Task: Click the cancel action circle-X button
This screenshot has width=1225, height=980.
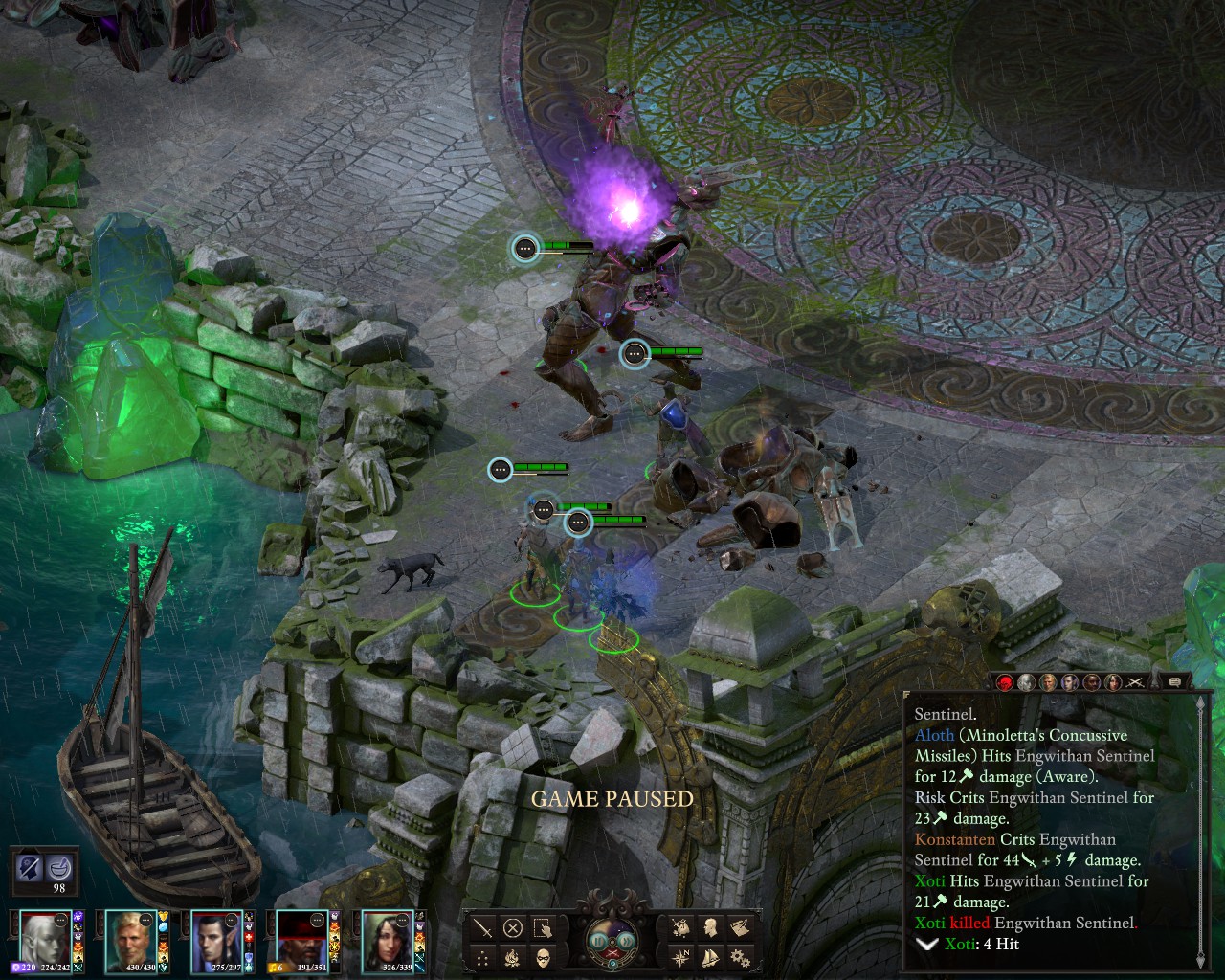Action: click(513, 927)
